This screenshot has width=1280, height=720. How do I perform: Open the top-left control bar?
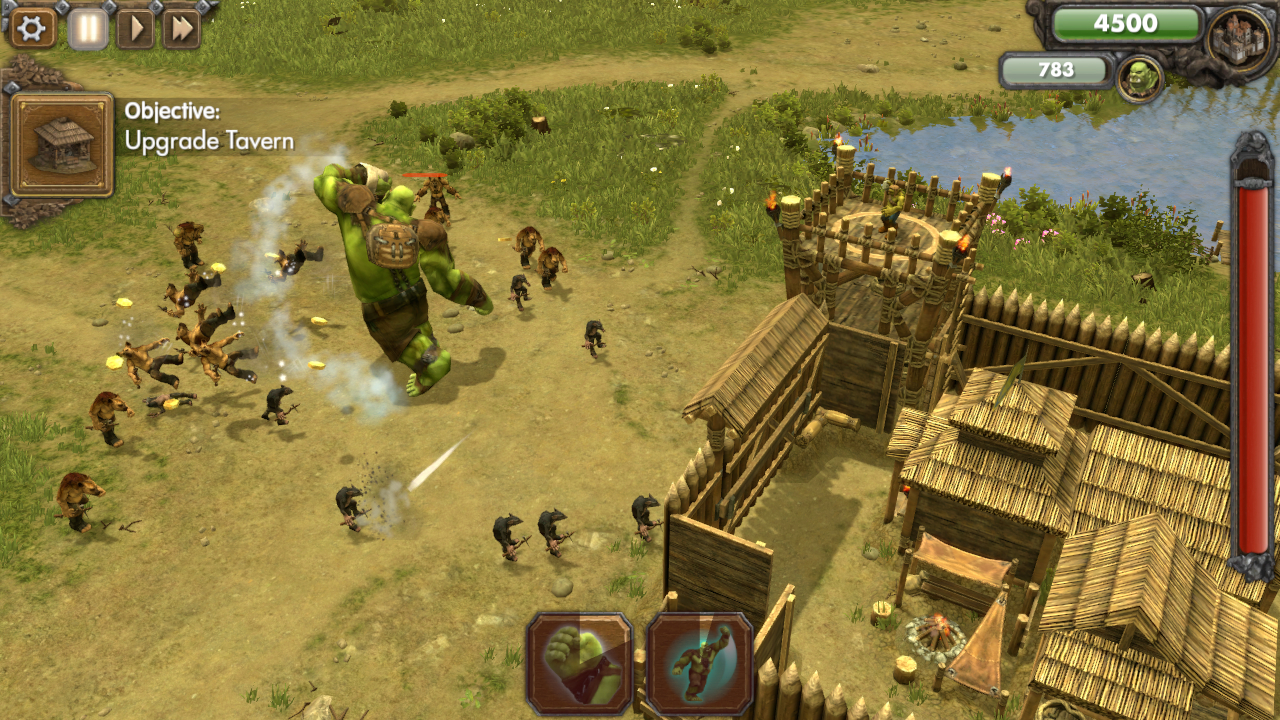[103, 27]
